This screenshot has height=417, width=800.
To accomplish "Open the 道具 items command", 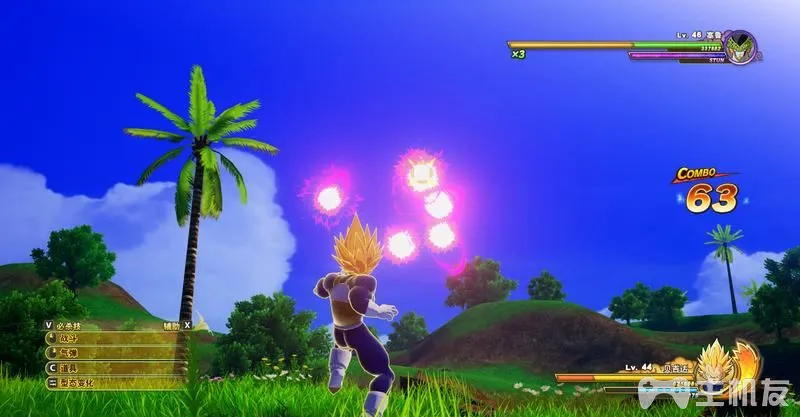I will 72,367.
